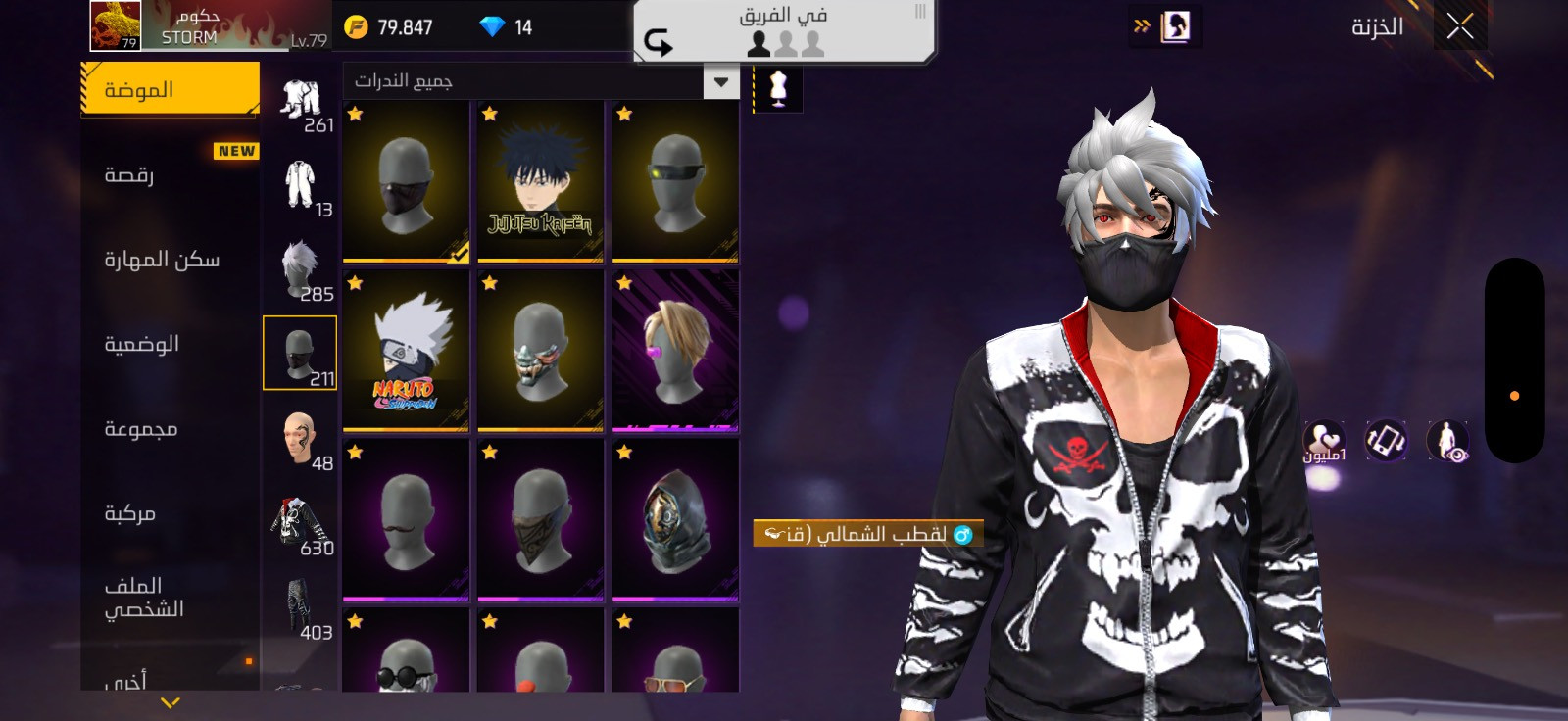Open the جميع الندرات rarity dropdown
1568x721 pixels.
coord(541,81)
